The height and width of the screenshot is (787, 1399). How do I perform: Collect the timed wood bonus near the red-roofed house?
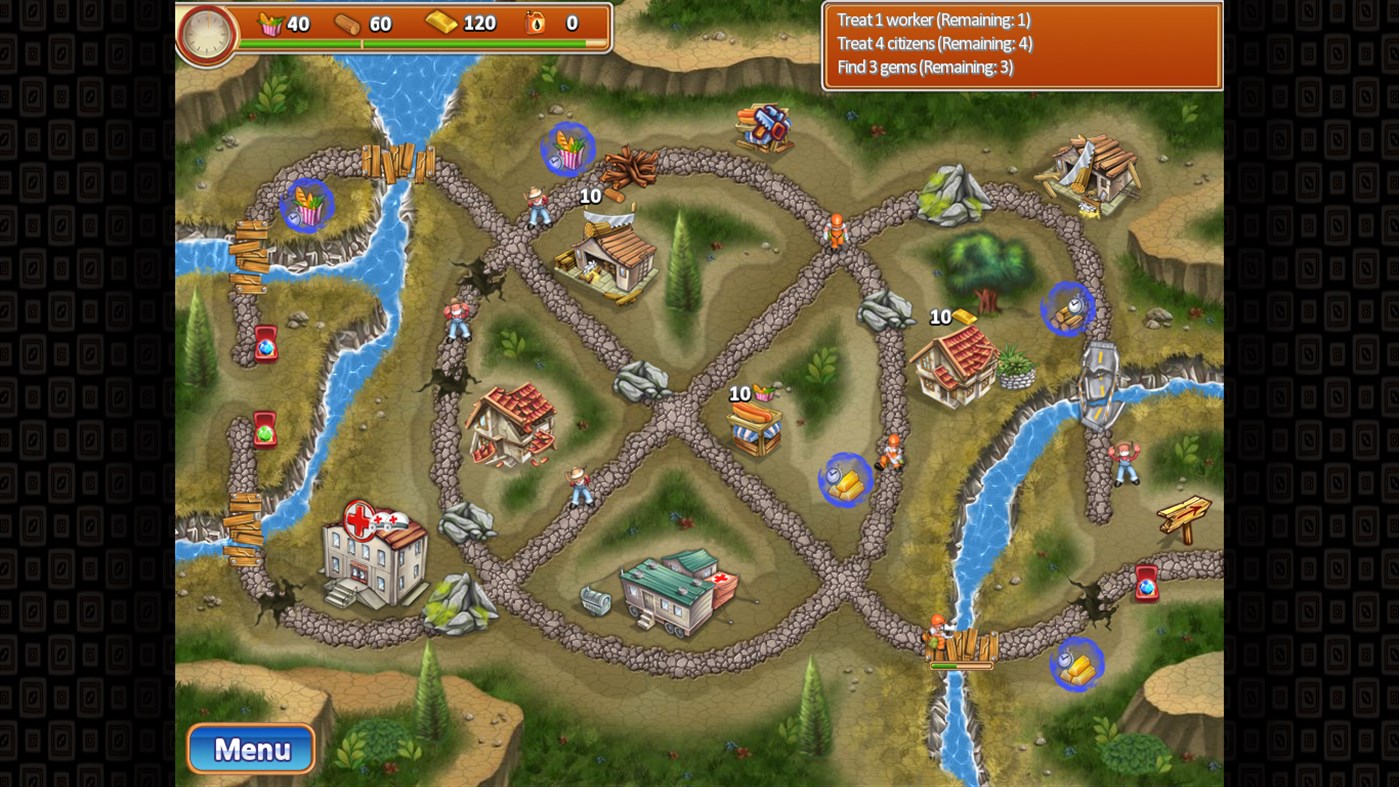[x=1069, y=308]
